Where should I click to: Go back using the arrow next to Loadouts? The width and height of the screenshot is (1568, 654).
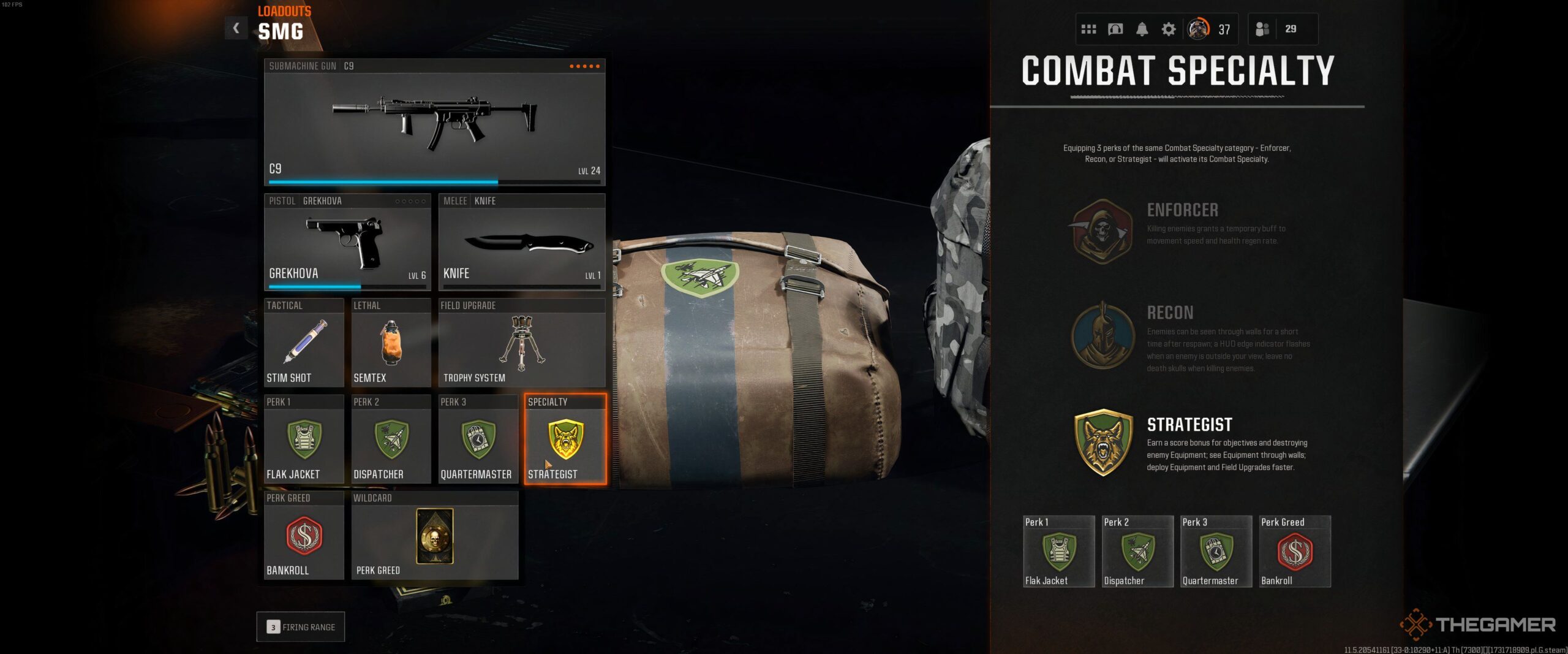tap(236, 28)
